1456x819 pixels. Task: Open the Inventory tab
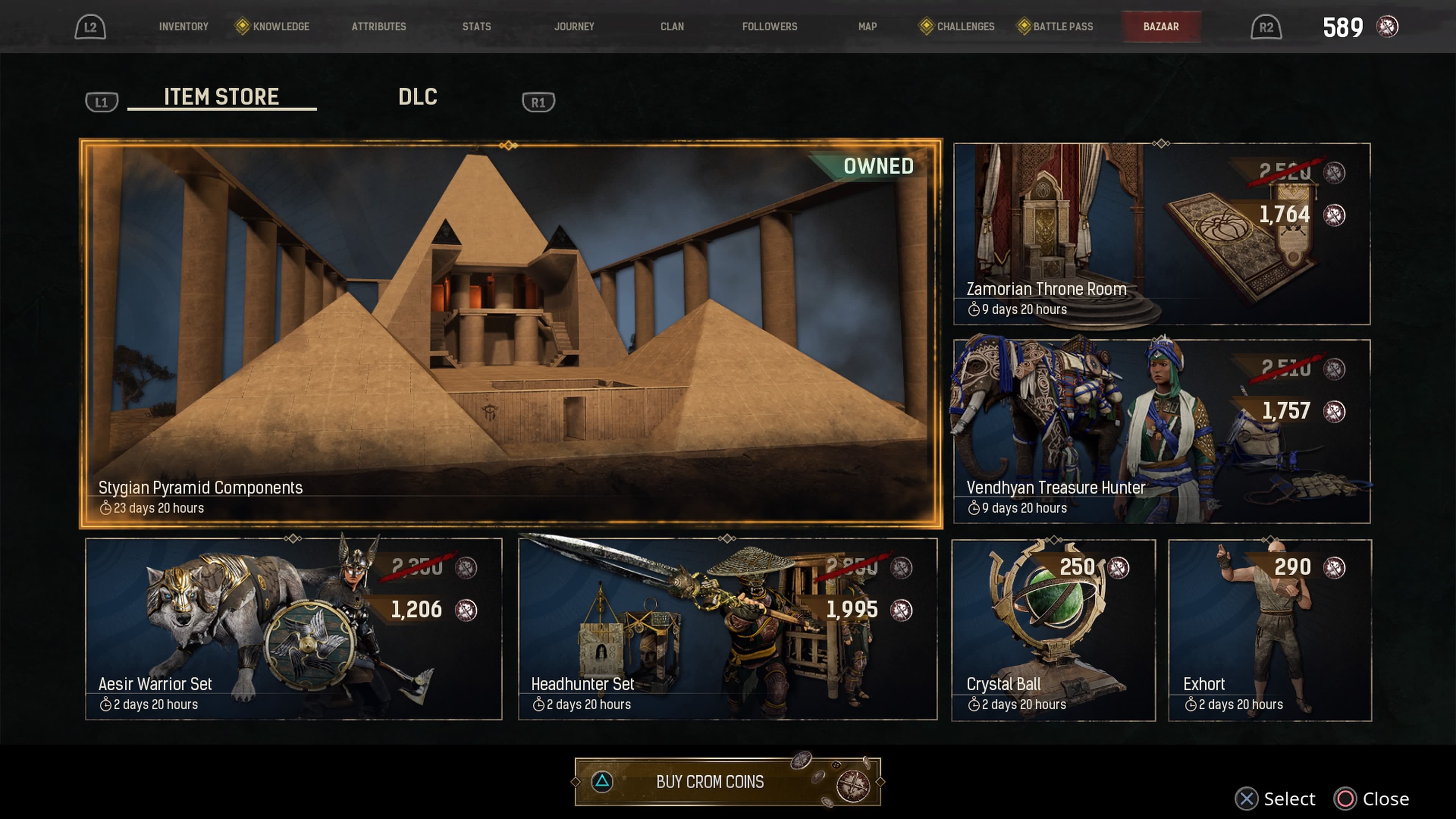(x=183, y=27)
